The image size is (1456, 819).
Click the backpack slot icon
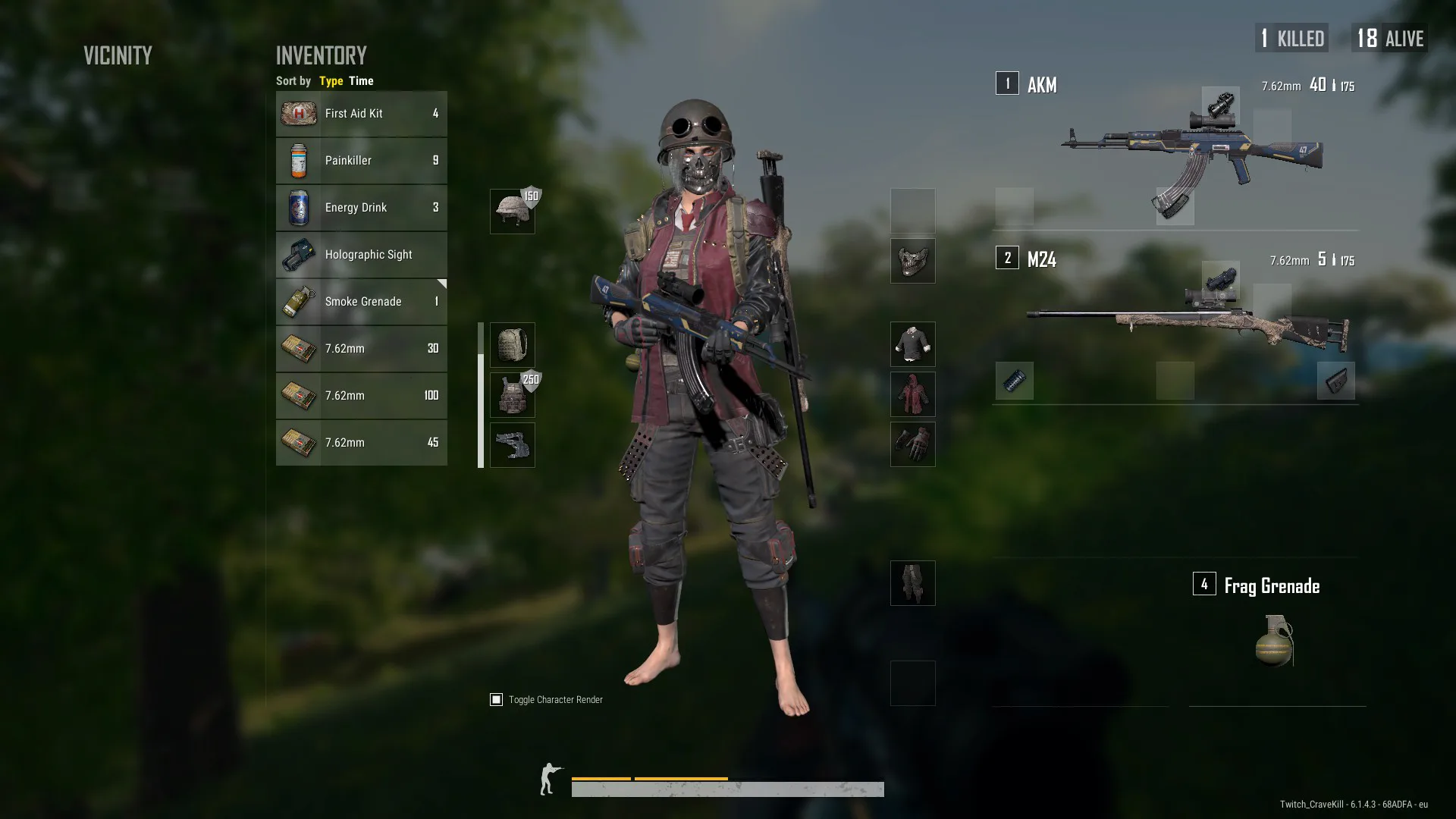tap(512, 345)
